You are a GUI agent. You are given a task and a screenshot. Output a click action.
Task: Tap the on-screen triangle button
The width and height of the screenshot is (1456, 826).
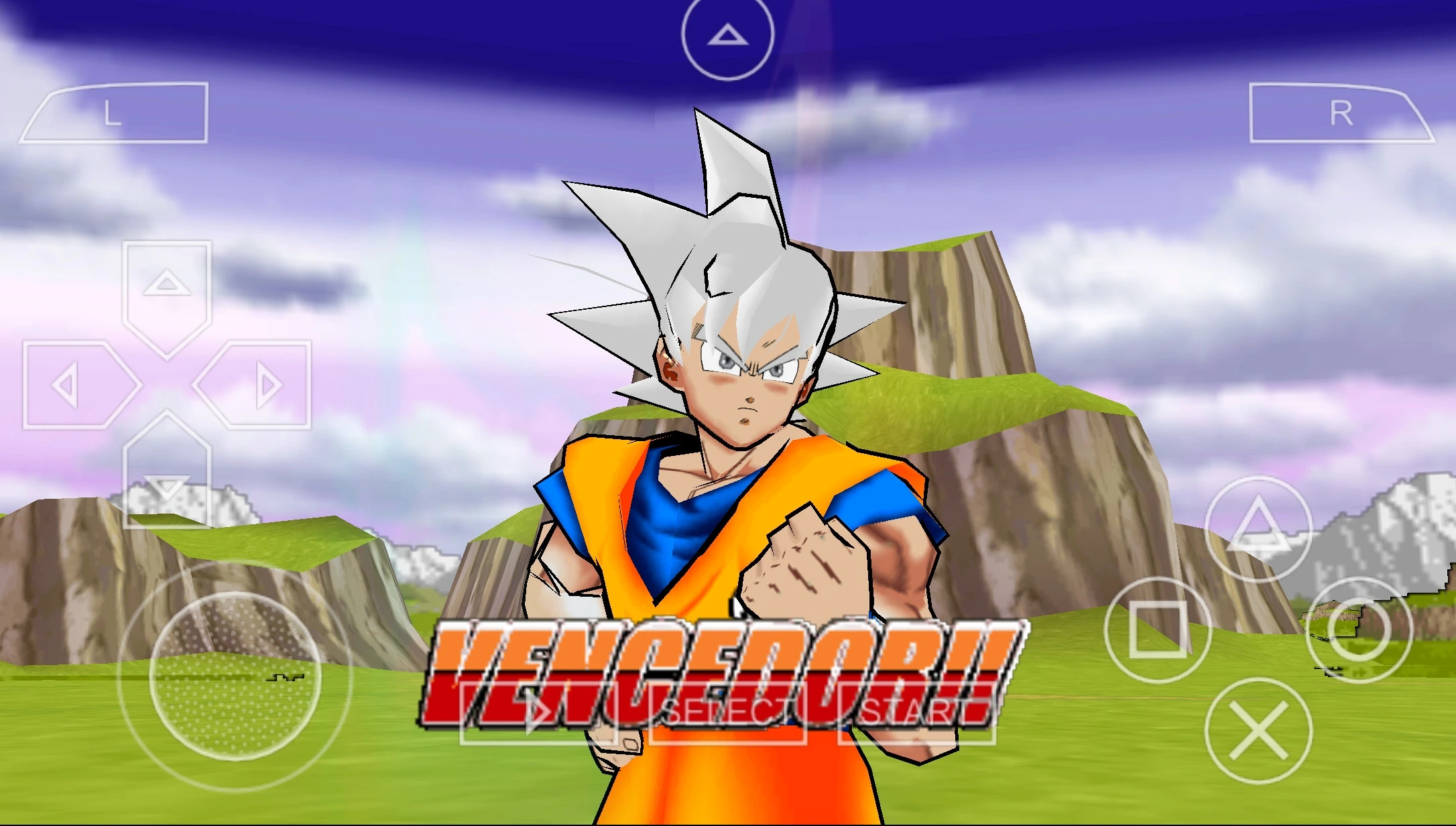pos(1258,528)
